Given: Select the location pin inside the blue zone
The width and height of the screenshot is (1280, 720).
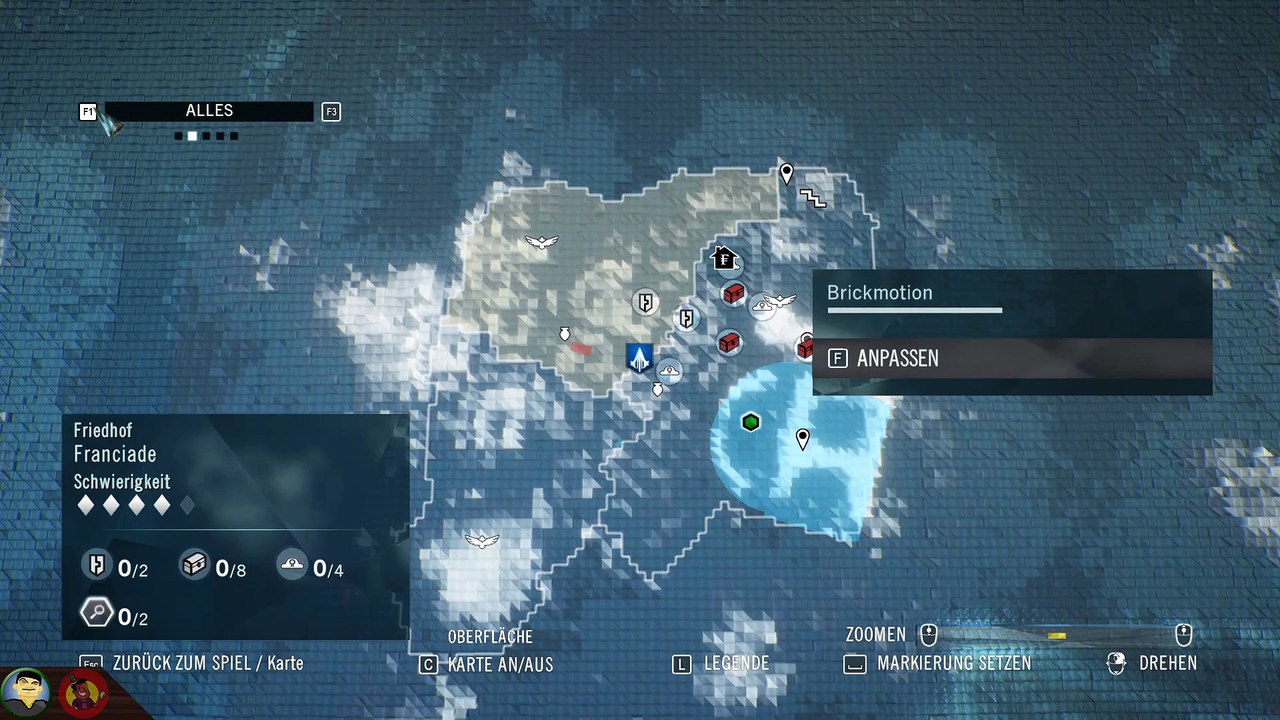Looking at the screenshot, I should 802,438.
